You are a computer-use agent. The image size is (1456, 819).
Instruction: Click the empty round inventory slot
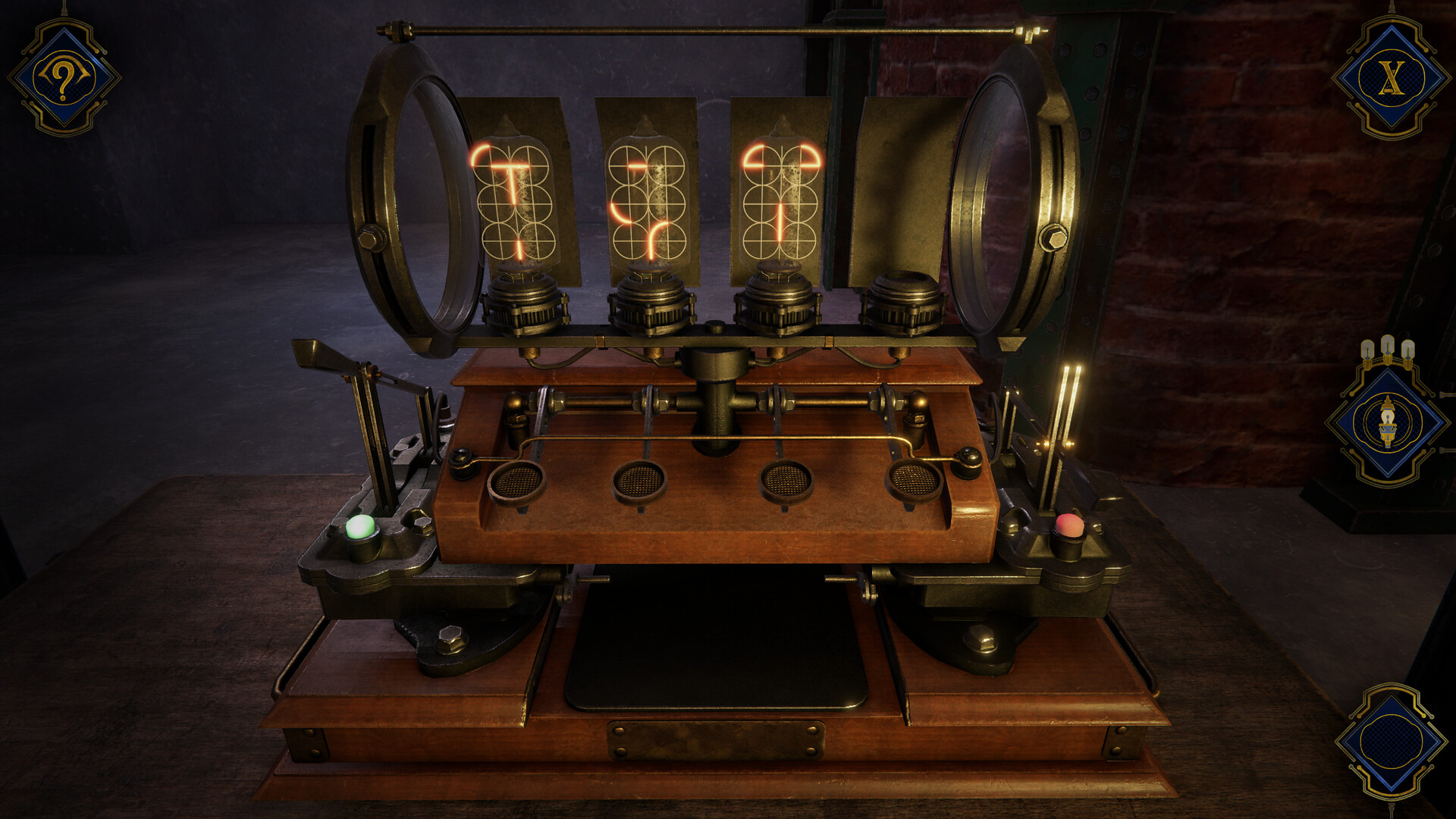pyautogui.click(x=1390, y=741)
